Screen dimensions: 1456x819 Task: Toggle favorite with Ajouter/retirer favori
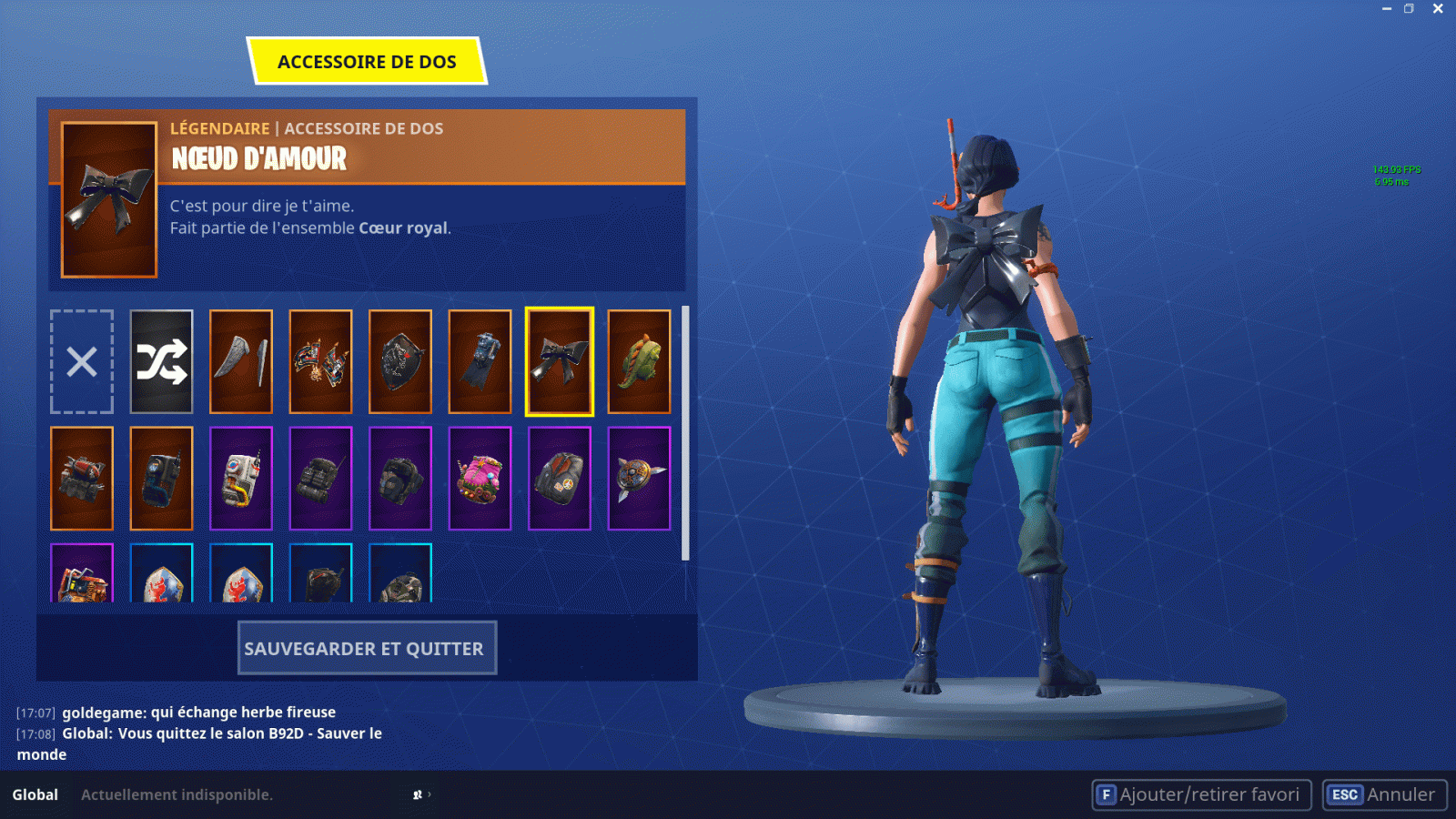(x=1201, y=794)
